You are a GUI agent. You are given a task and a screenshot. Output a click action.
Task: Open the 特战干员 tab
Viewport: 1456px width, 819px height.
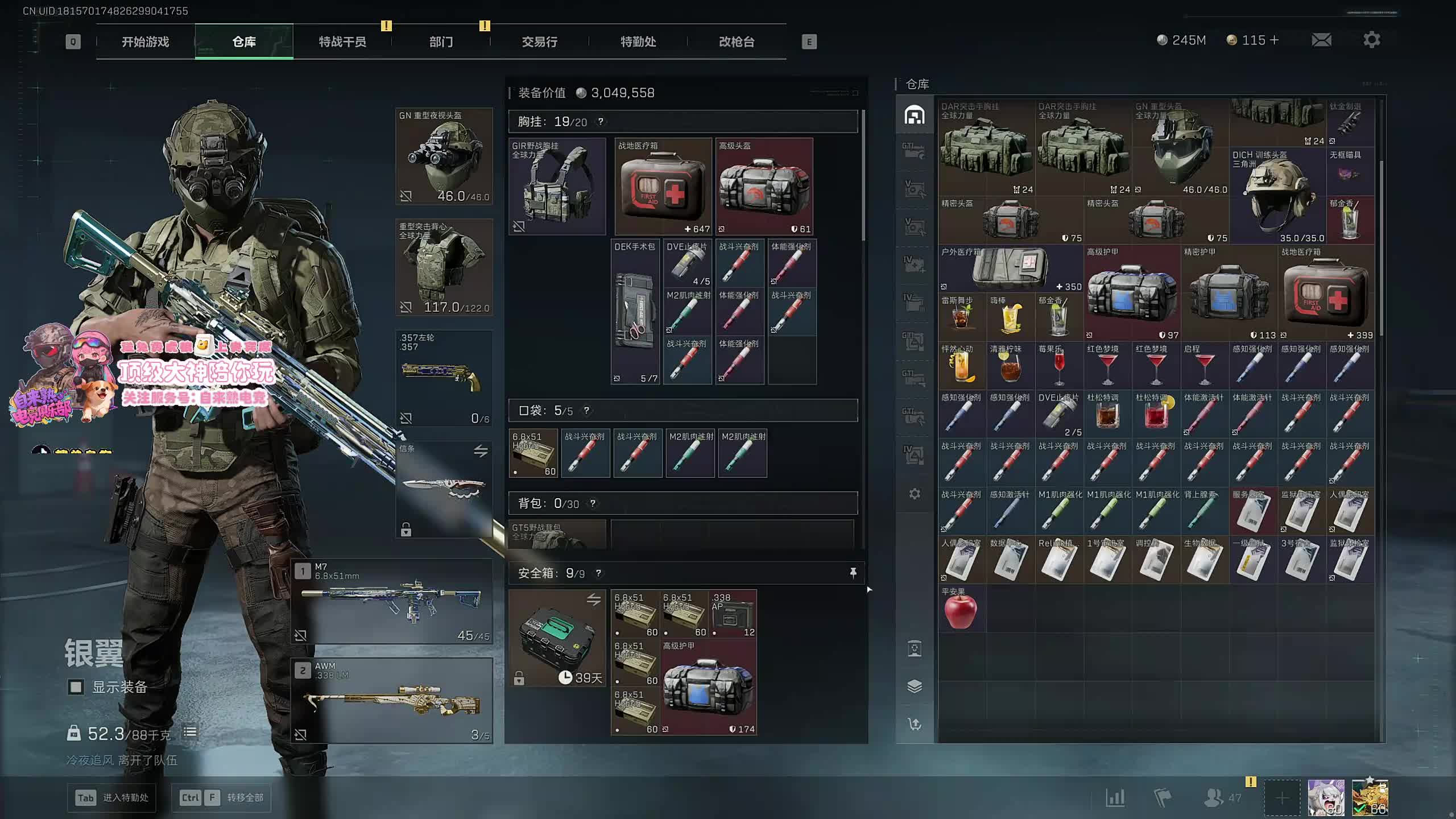click(342, 42)
